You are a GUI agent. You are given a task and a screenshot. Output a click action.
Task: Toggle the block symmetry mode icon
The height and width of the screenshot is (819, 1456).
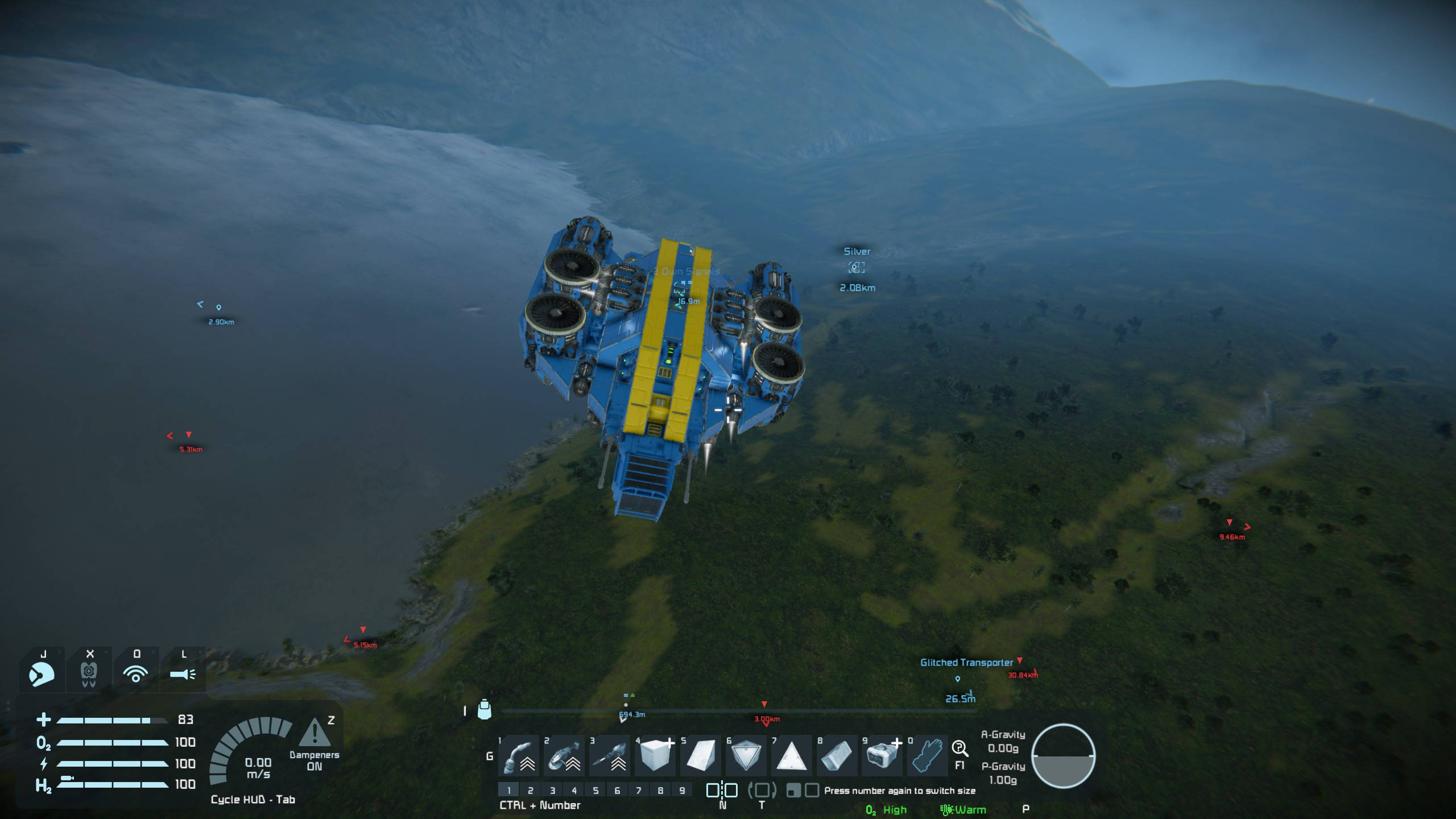pyautogui.click(x=722, y=790)
